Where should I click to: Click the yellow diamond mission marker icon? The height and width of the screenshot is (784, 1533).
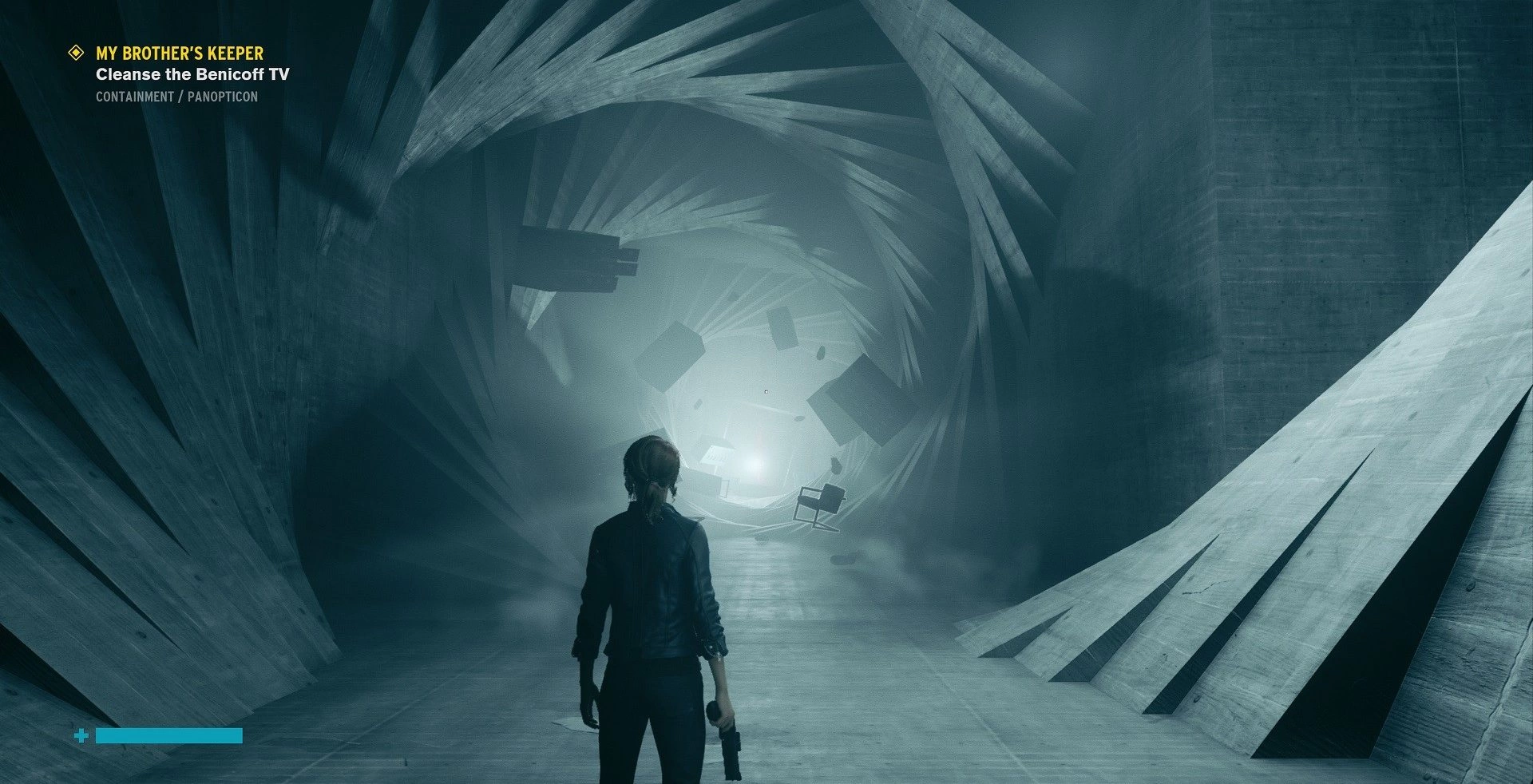pos(77,53)
